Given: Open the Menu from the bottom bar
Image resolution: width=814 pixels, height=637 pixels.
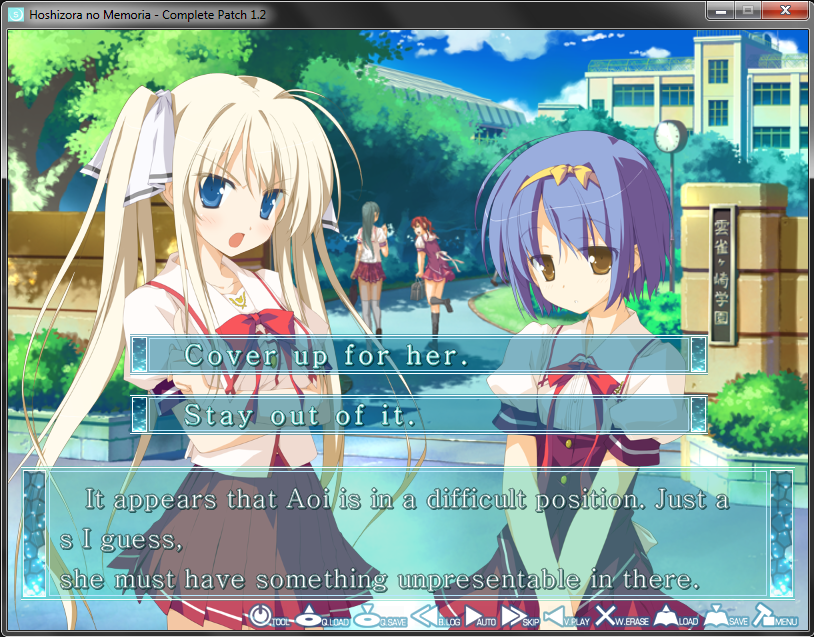Looking at the screenshot, I should 772,618.
